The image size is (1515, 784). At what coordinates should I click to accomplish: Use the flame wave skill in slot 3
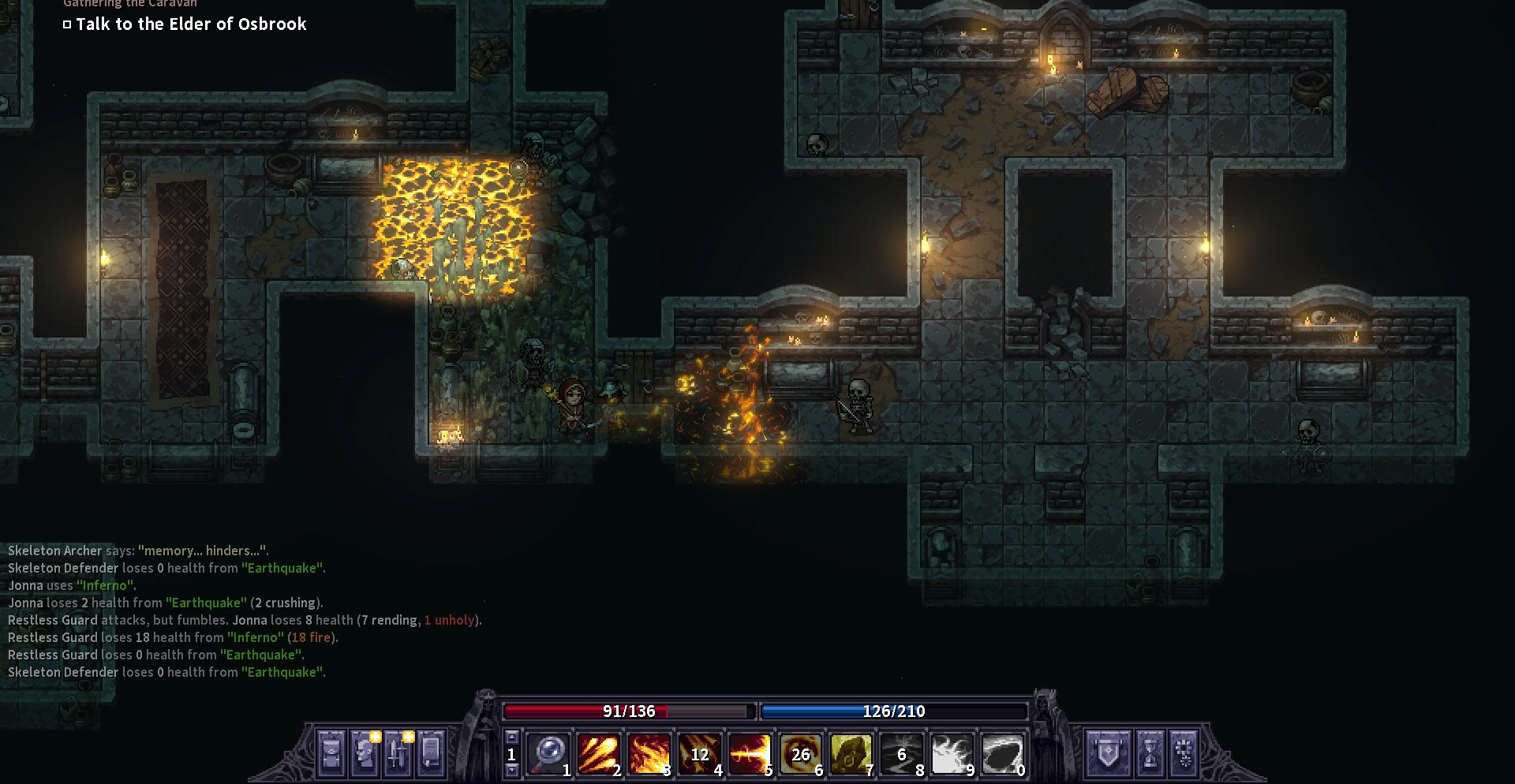(x=649, y=753)
